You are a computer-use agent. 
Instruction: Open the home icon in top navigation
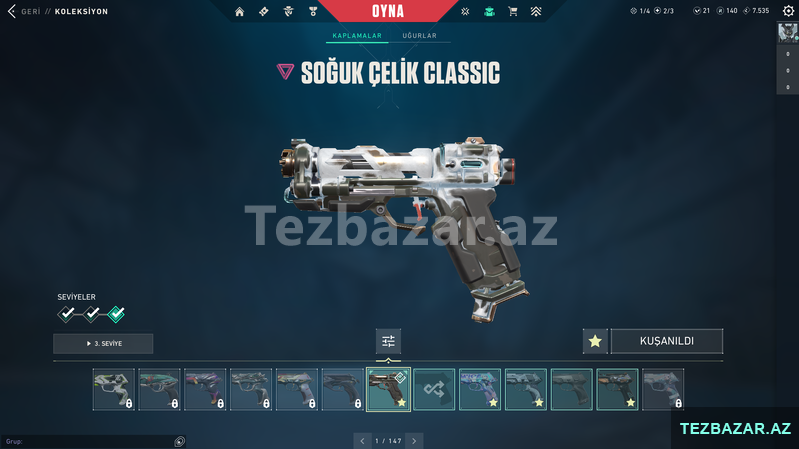(x=239, y=12)
